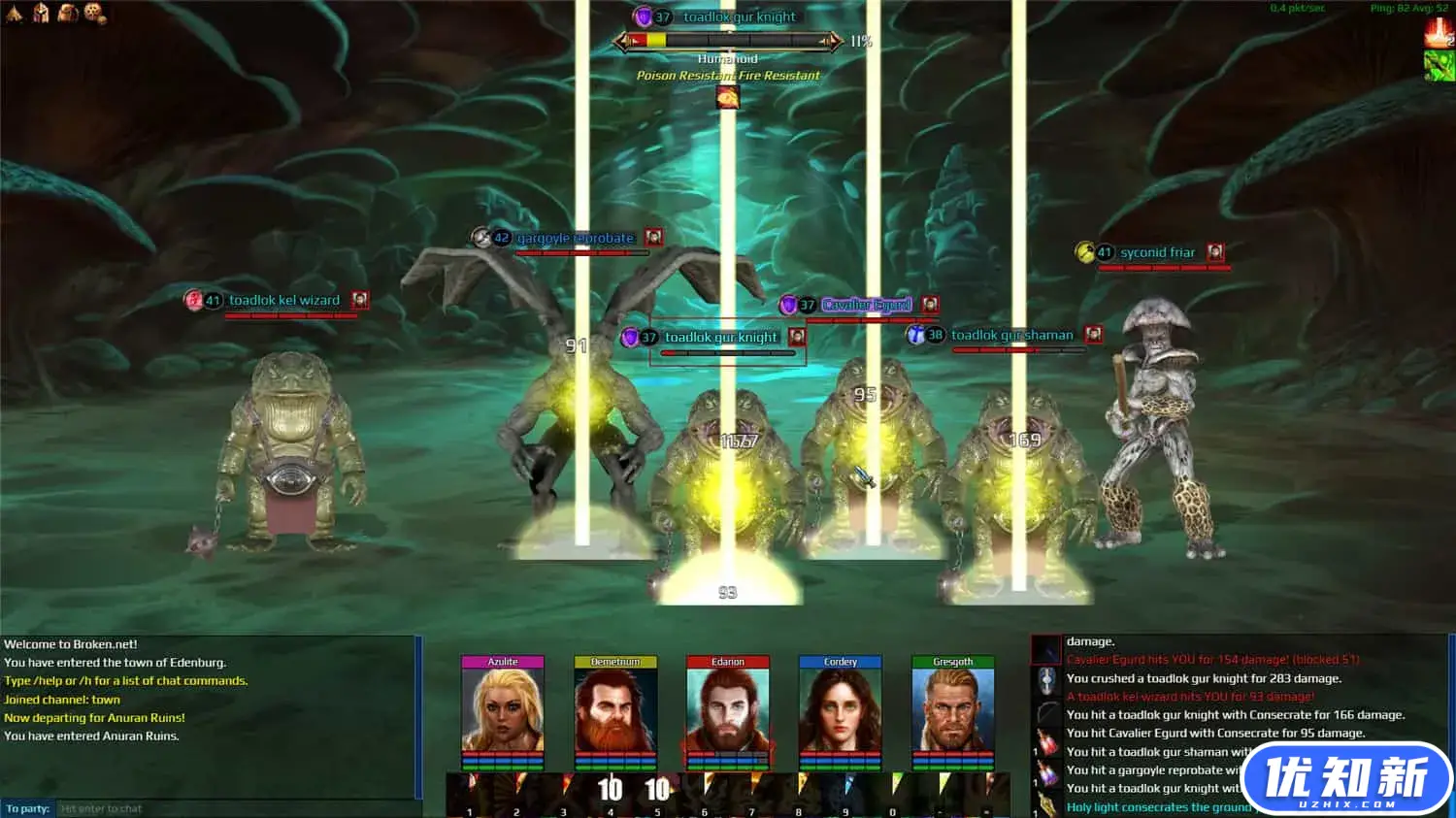Click the red buff icon
The height and width of the screenshot is (818, 1456).
[x=1439, y=33]
